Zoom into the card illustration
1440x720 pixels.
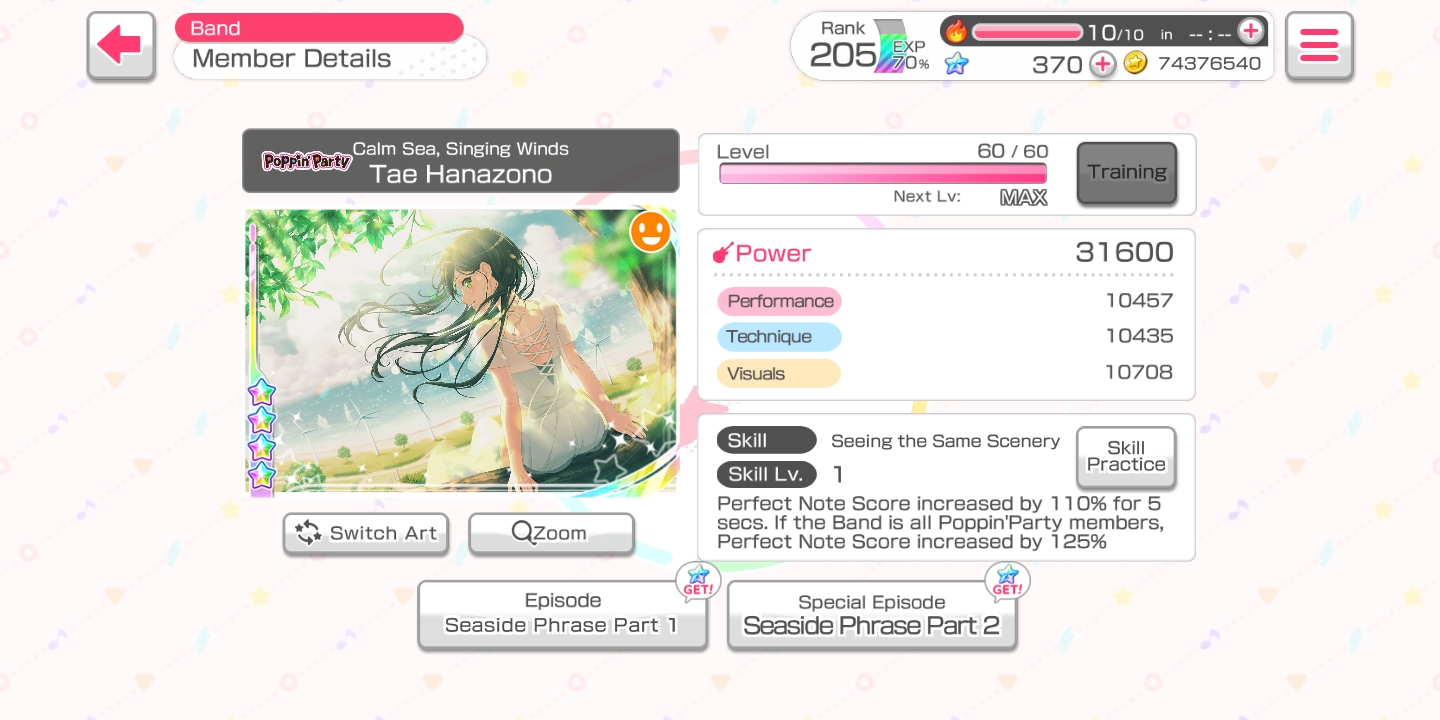(551, 533)
